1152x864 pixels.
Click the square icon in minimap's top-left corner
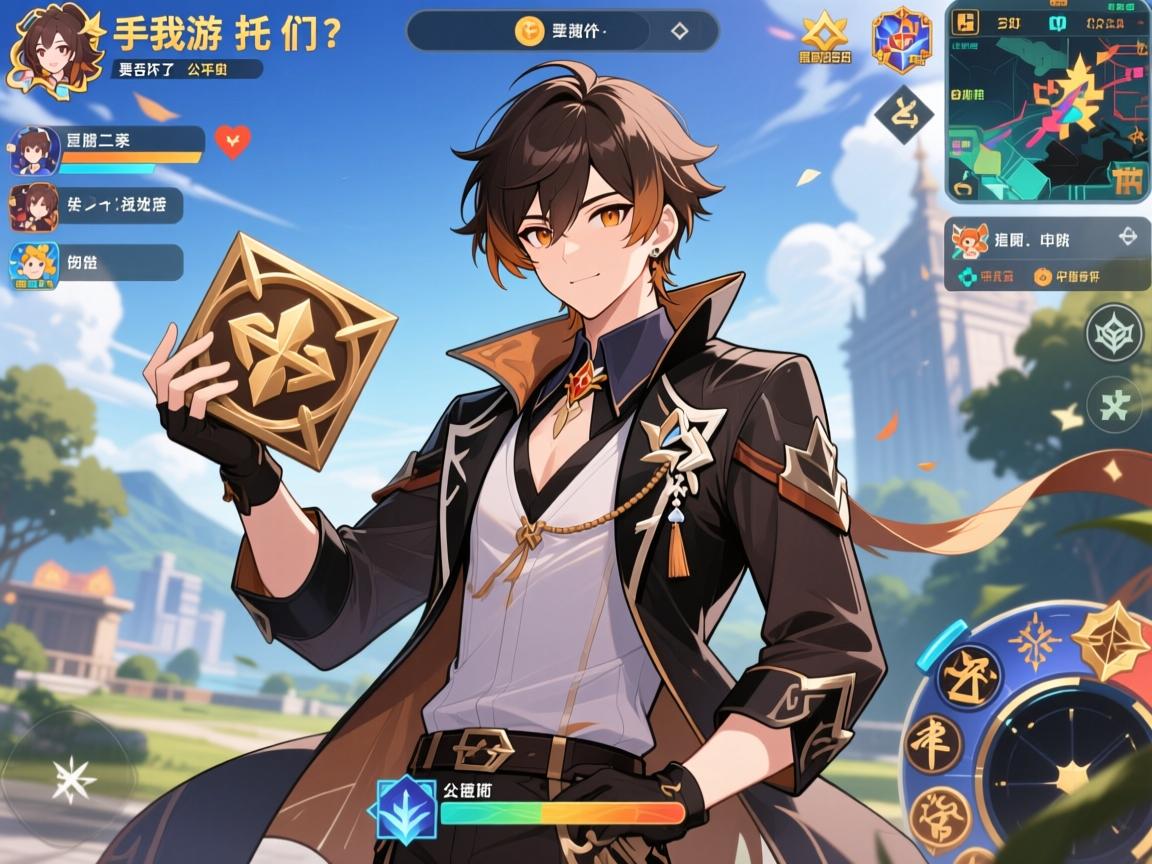pos(966,23)
